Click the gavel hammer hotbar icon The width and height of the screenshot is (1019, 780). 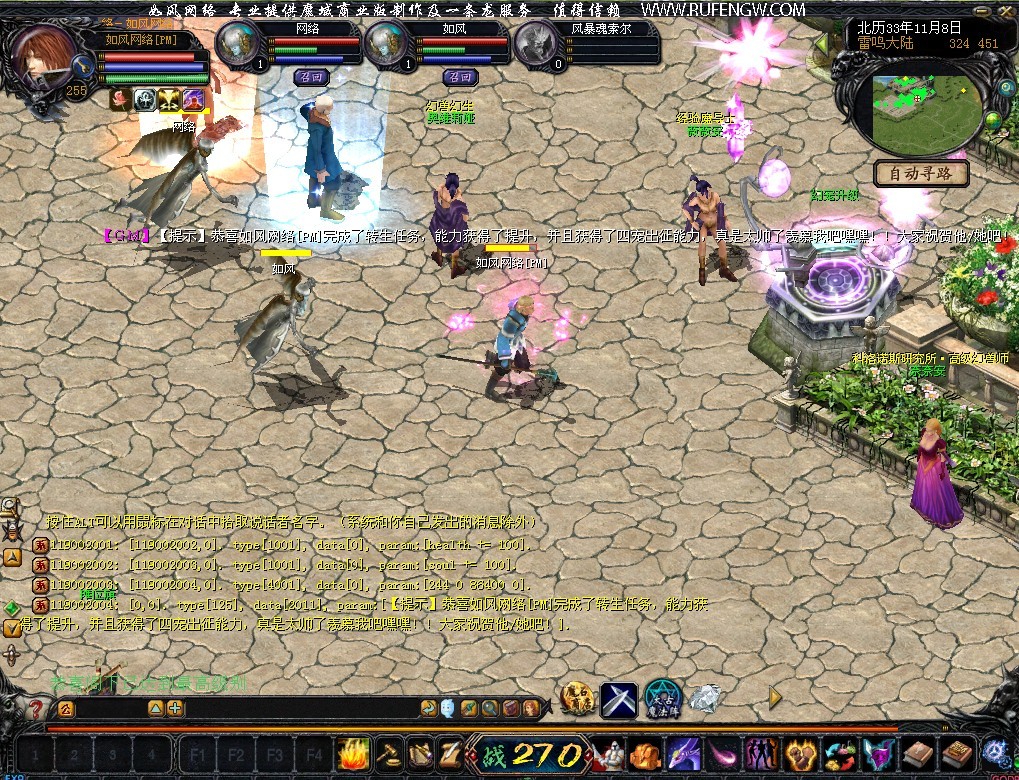[x=388, y=753]
